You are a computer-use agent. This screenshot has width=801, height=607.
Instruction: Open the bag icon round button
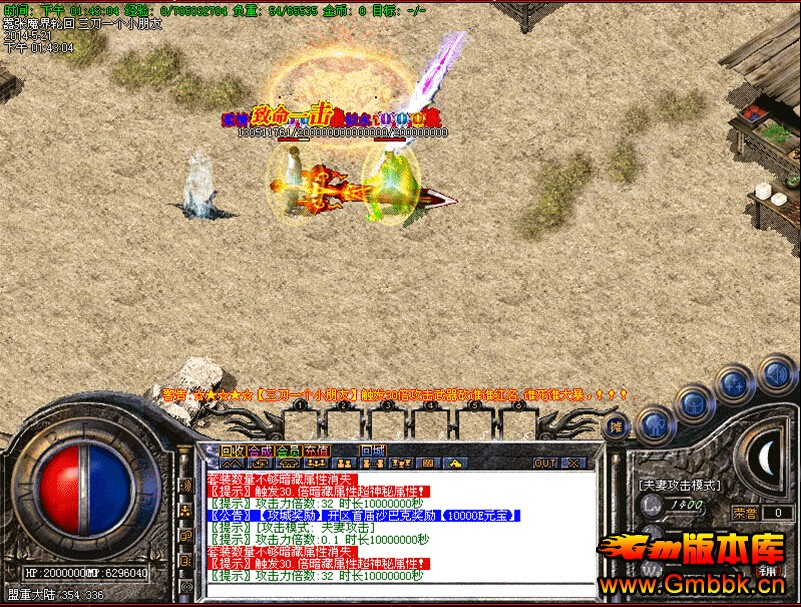coord(695,402)
